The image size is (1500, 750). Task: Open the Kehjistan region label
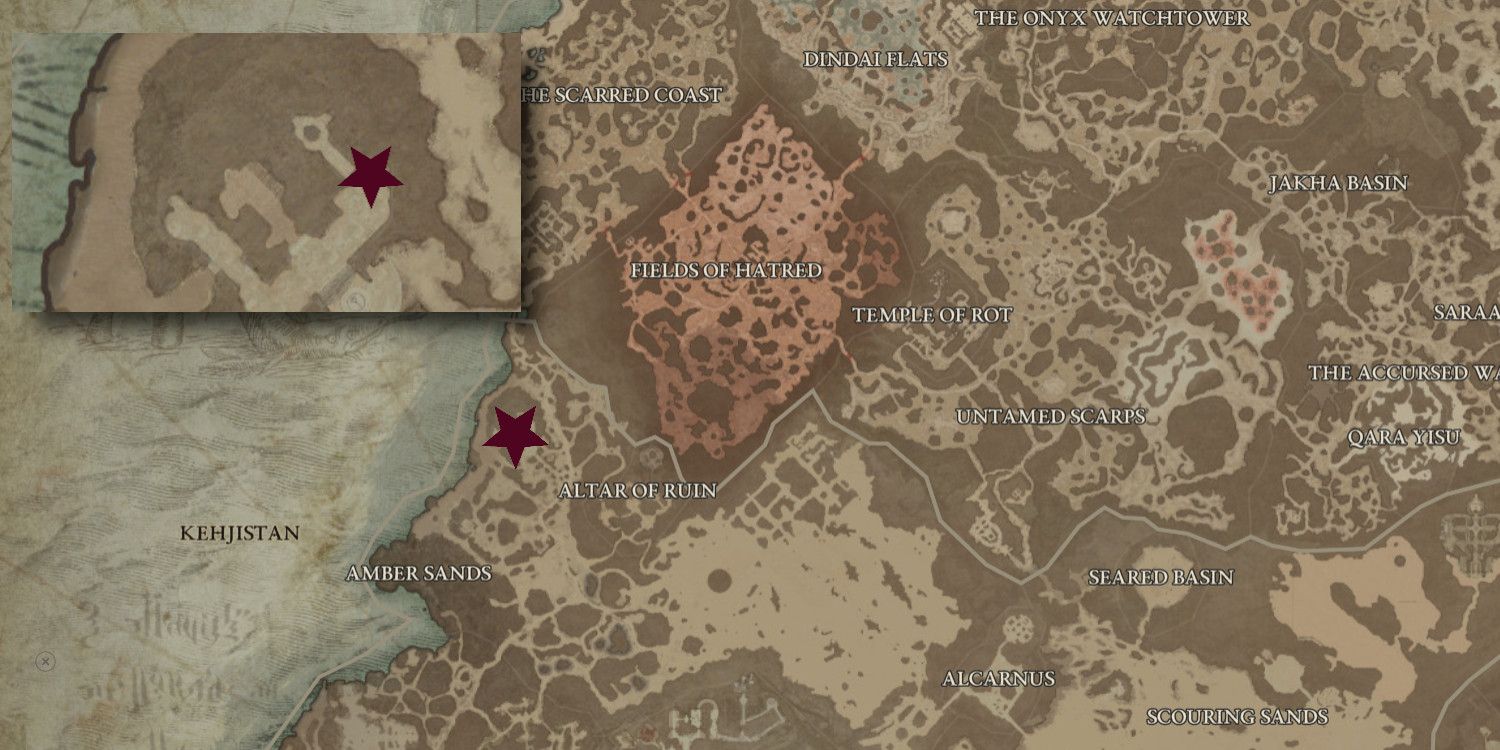(240, 533)
